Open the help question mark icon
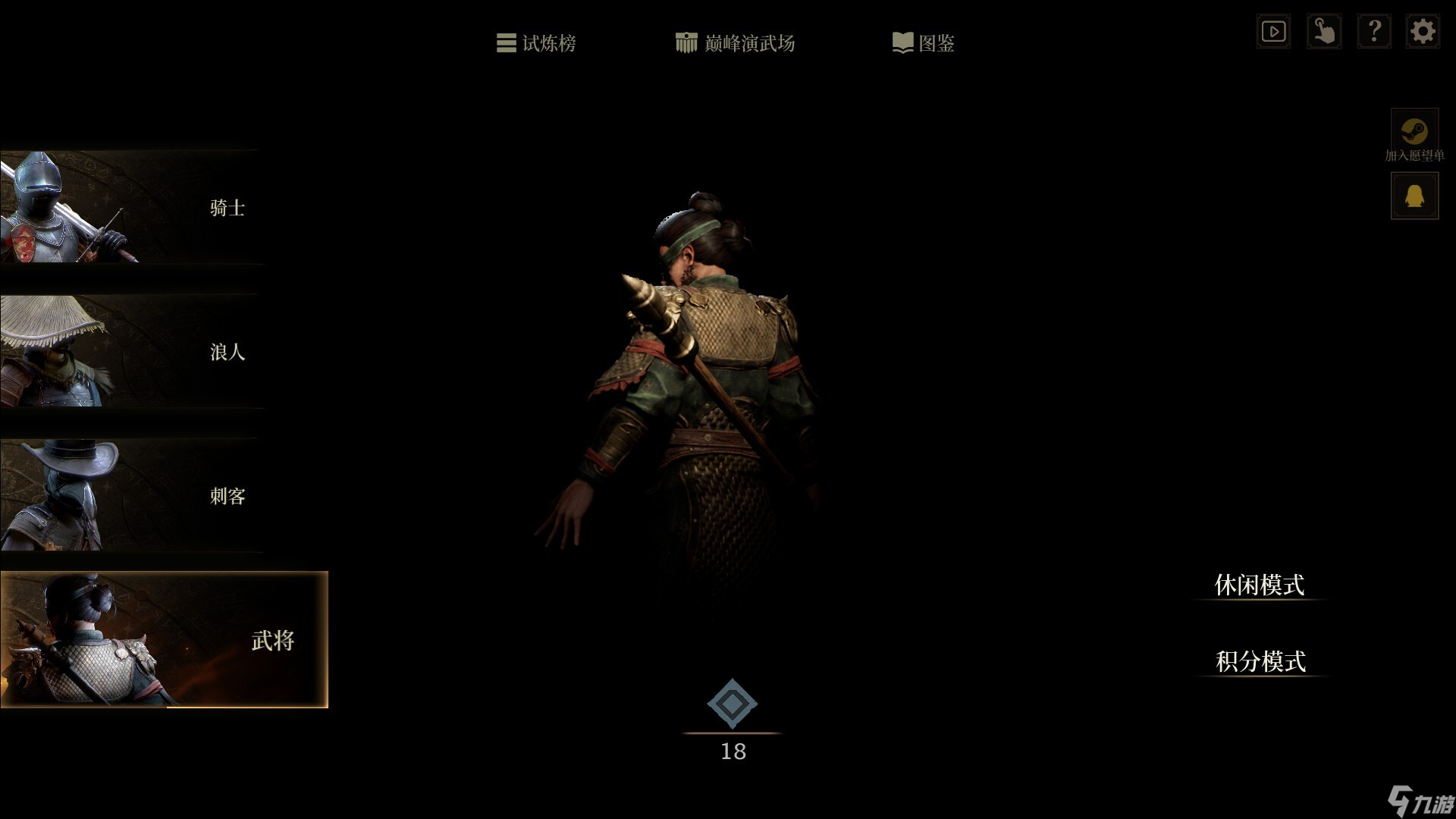Image resolution: width=1456 pixels, height=819 pixels. coord(1375,31)
